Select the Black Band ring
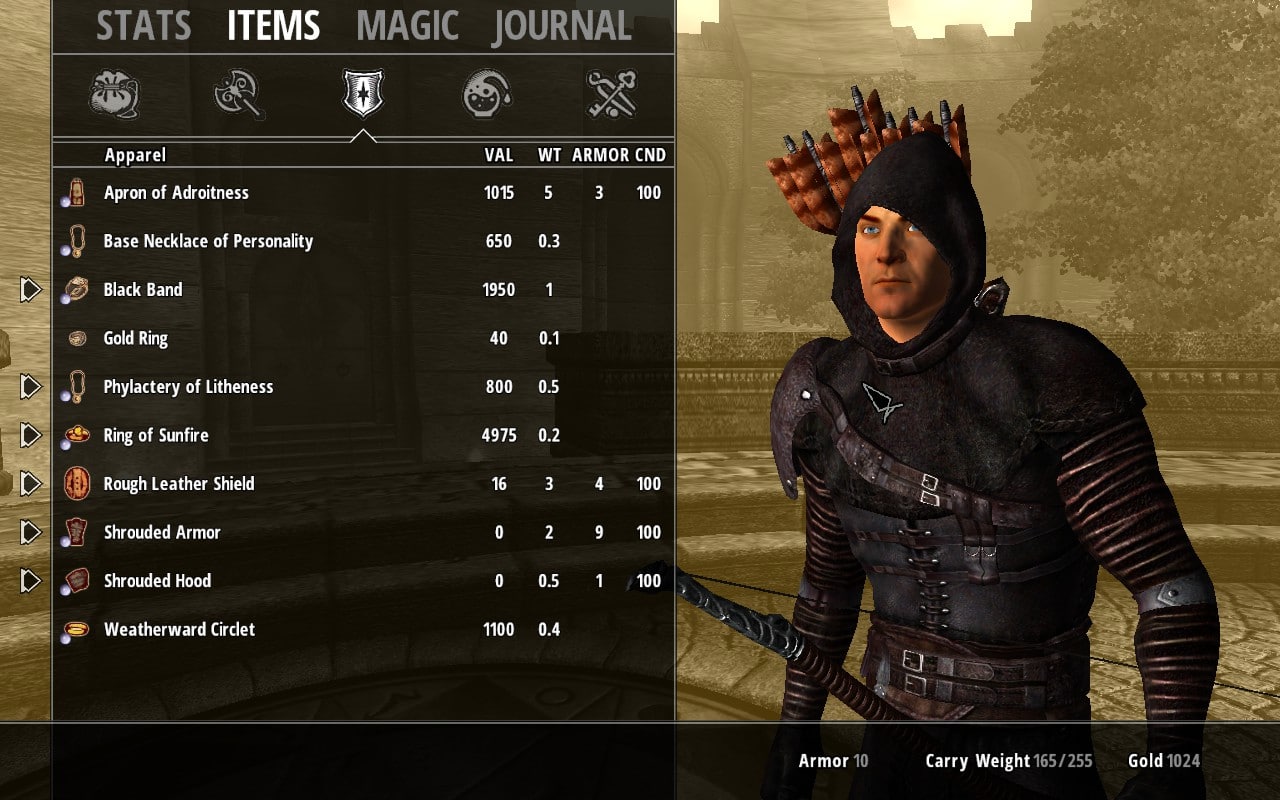 point(143,290)
